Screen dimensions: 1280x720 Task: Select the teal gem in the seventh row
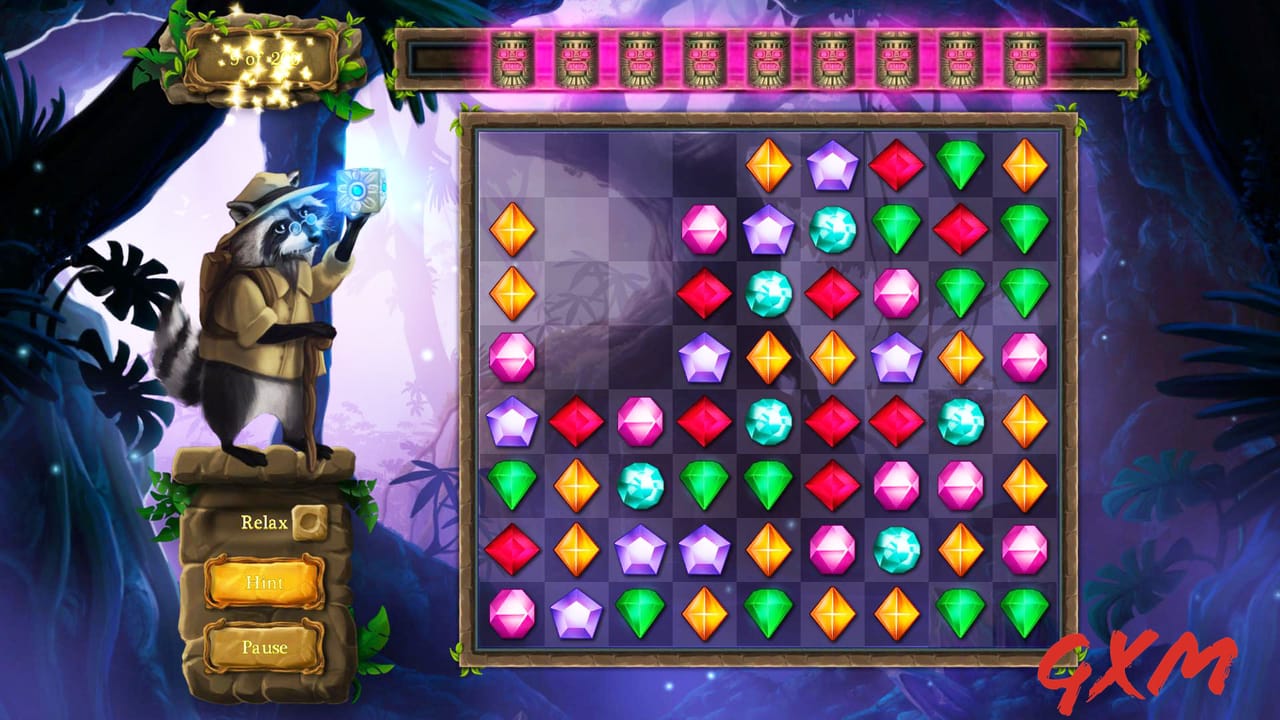click(896, 549)
